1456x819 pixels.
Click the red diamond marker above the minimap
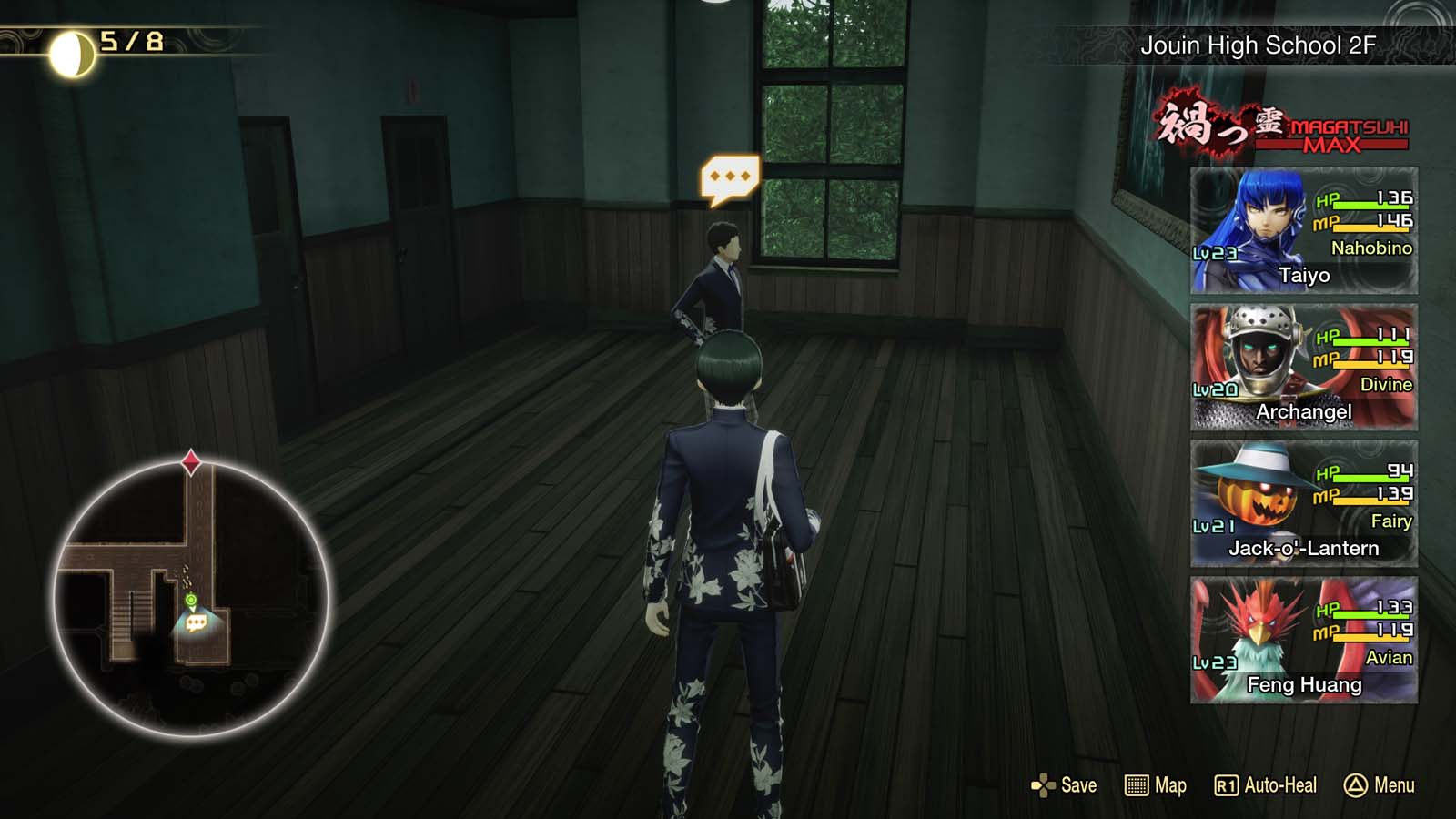pos(192,461)
